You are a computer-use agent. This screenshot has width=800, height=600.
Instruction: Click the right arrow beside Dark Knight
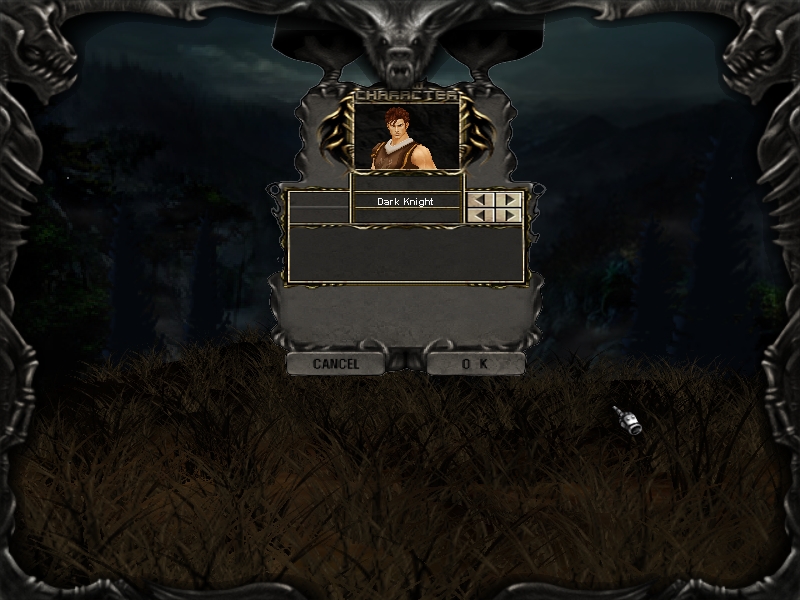(510, 200)
